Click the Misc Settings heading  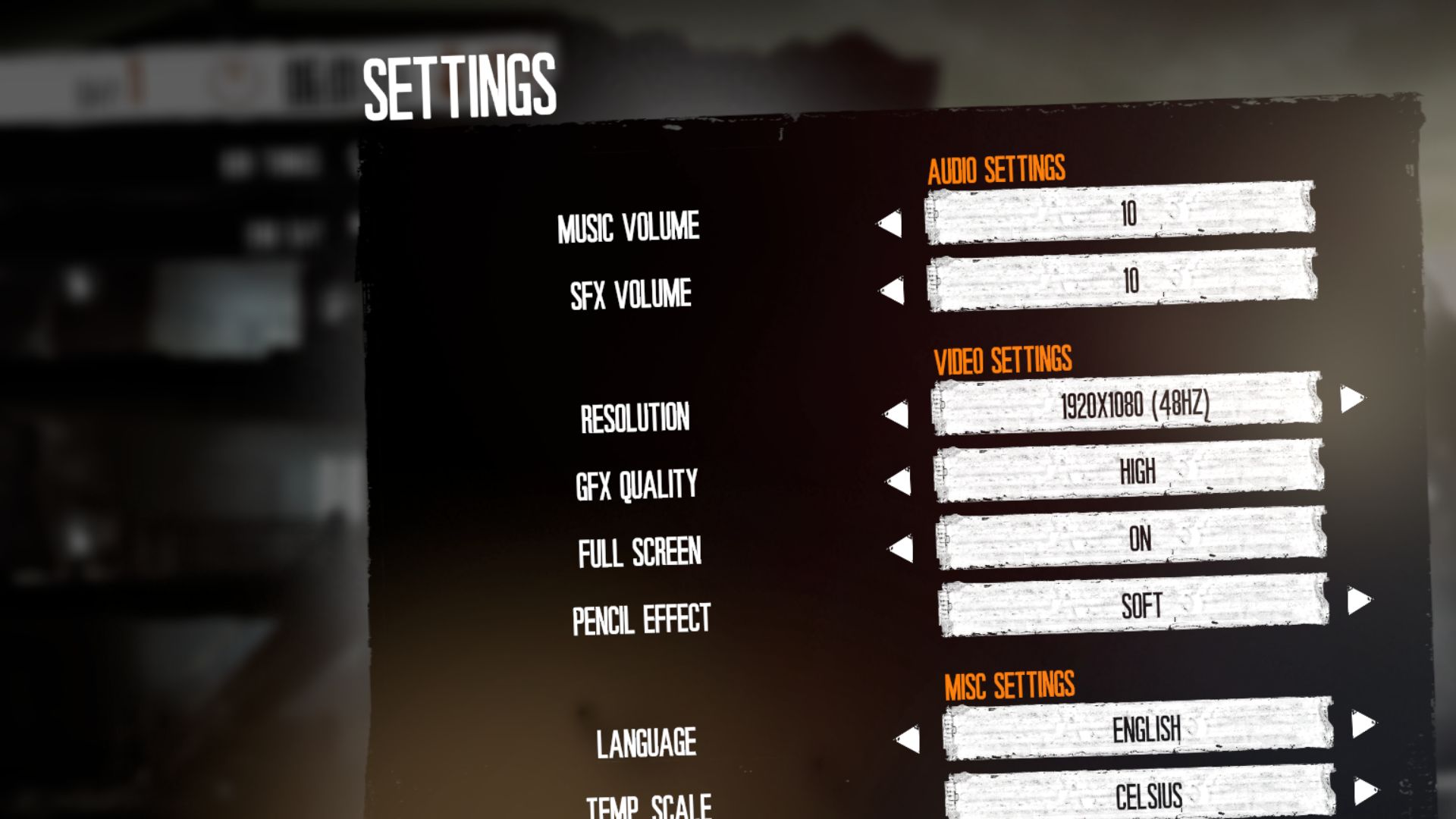click(x=1012, y=685)
